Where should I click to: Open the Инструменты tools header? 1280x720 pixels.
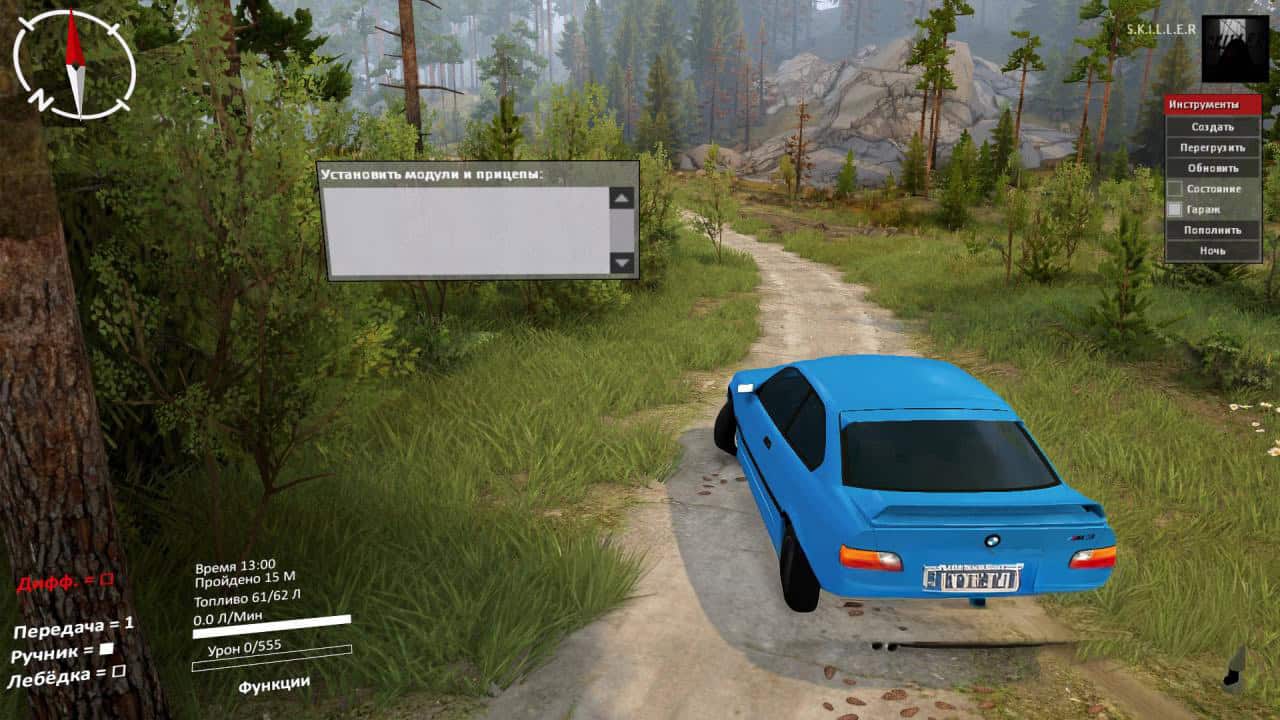(x=1212, y=104)
